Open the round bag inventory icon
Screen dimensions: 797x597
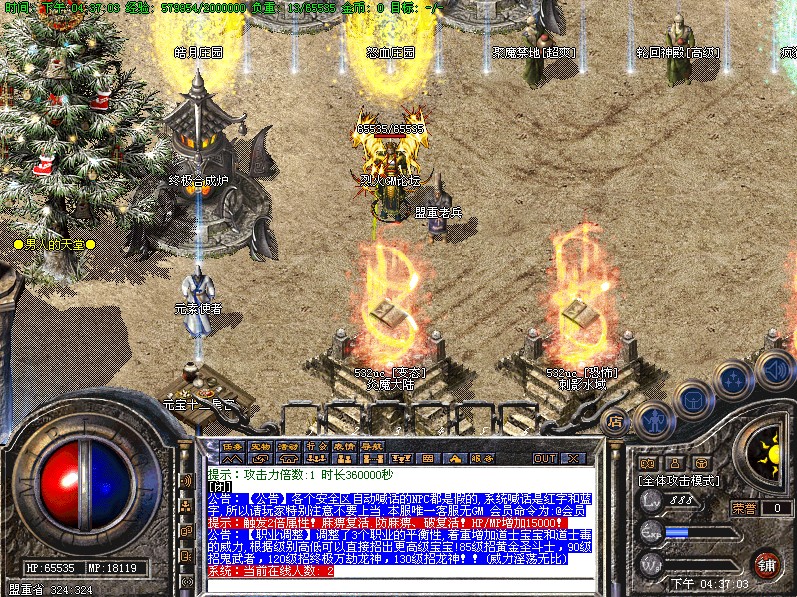pyautogui.click(x=691, y=402)
